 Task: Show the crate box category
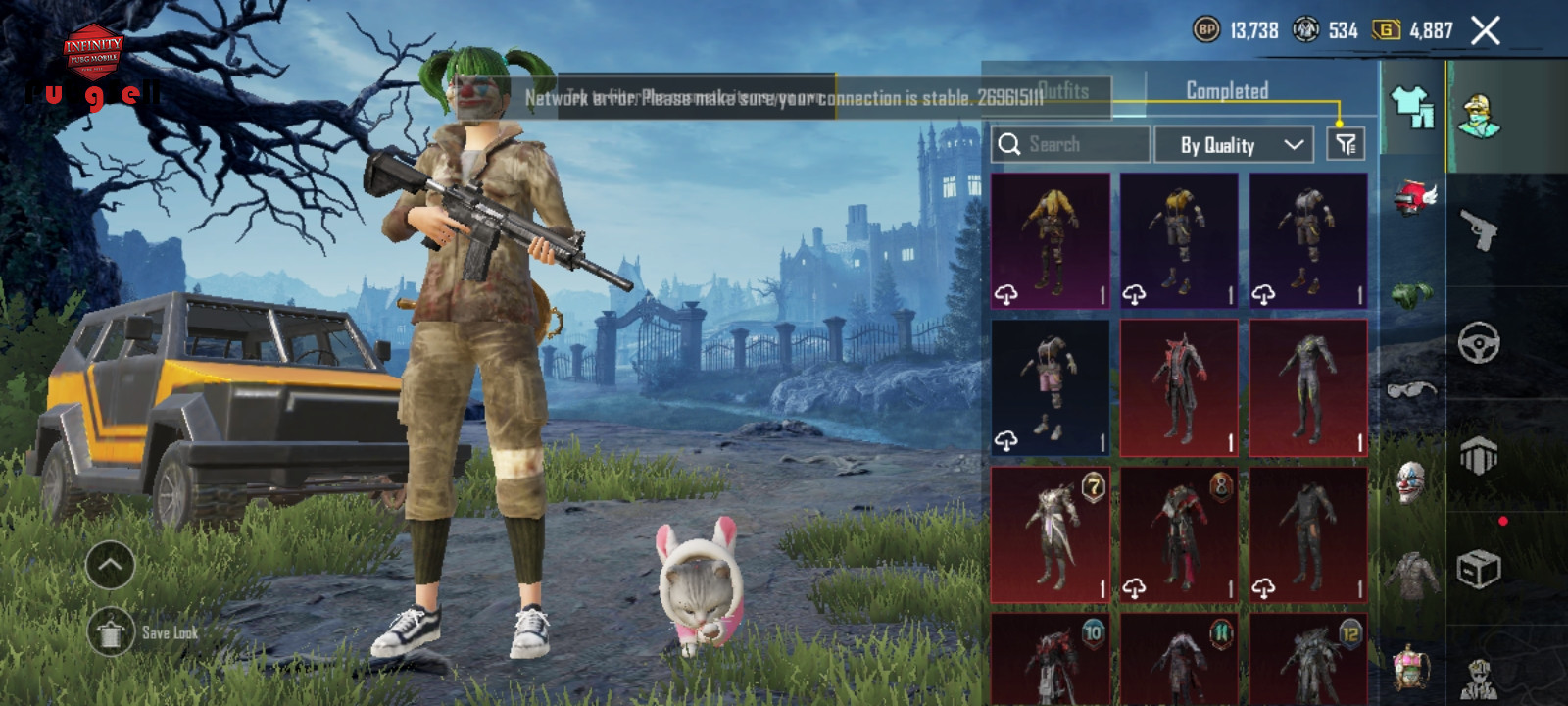tap(1478, 569)
